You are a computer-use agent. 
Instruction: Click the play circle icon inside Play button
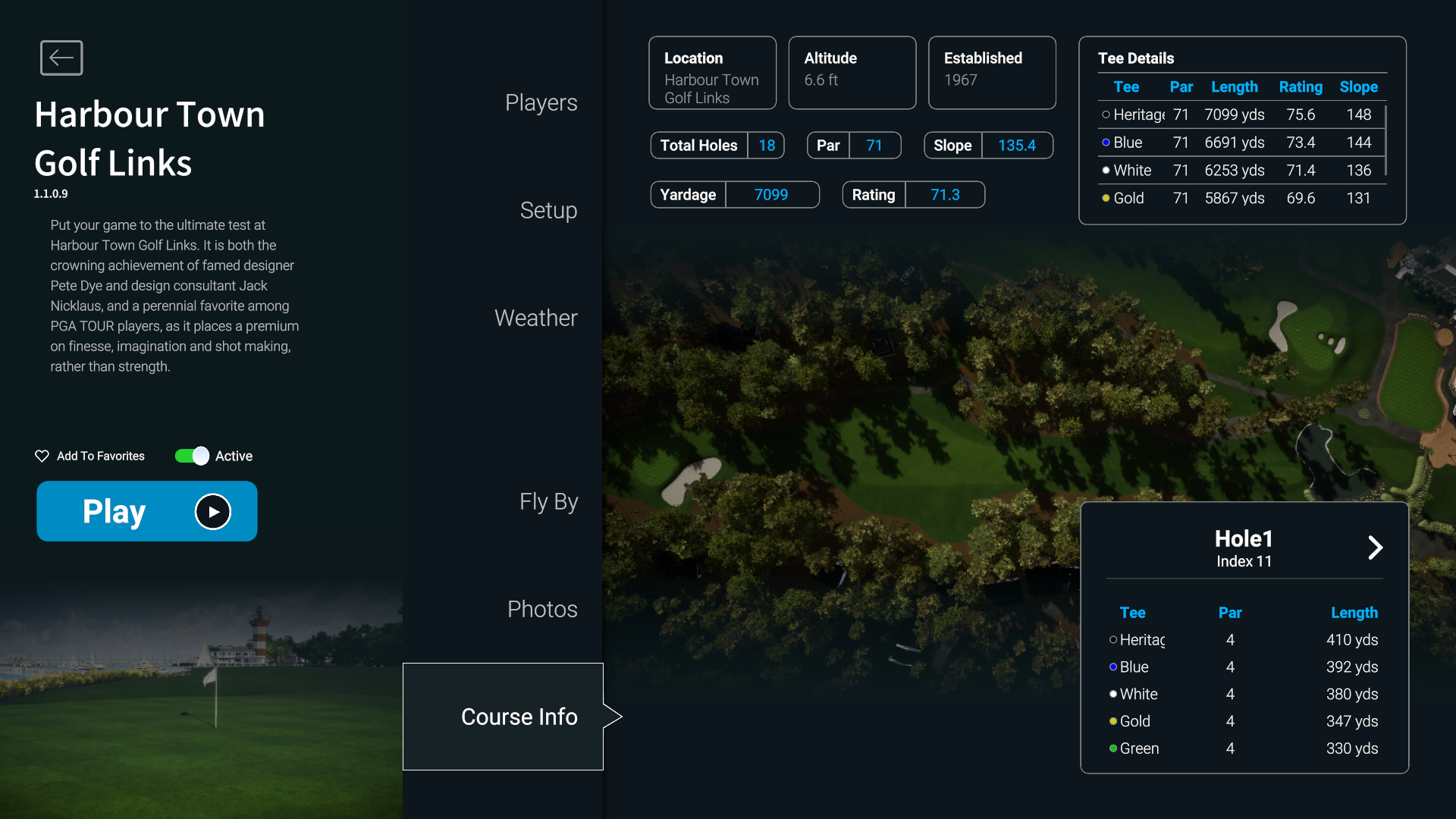[213, 511]
